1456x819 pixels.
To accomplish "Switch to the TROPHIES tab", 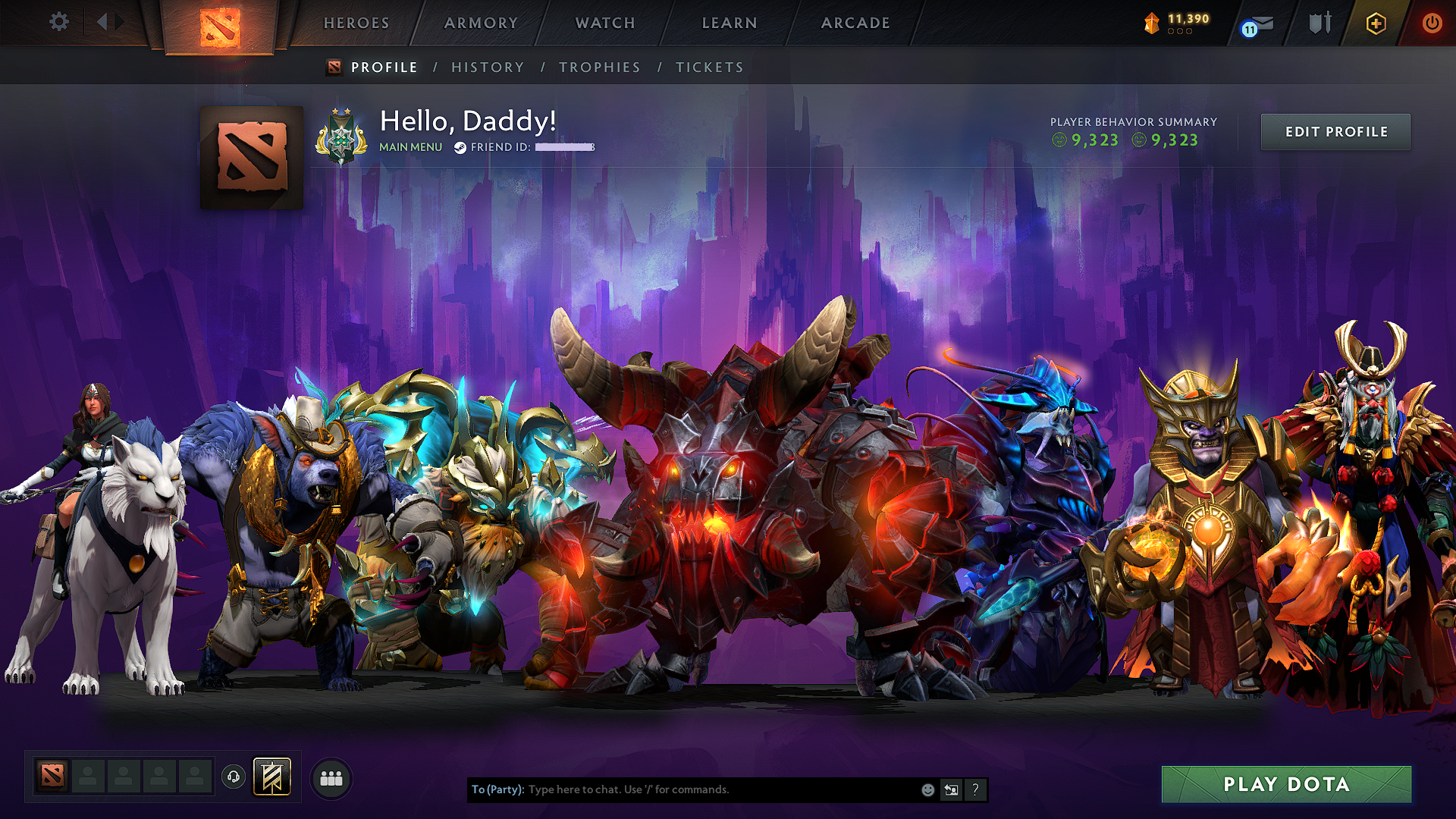I will (599, 67).
